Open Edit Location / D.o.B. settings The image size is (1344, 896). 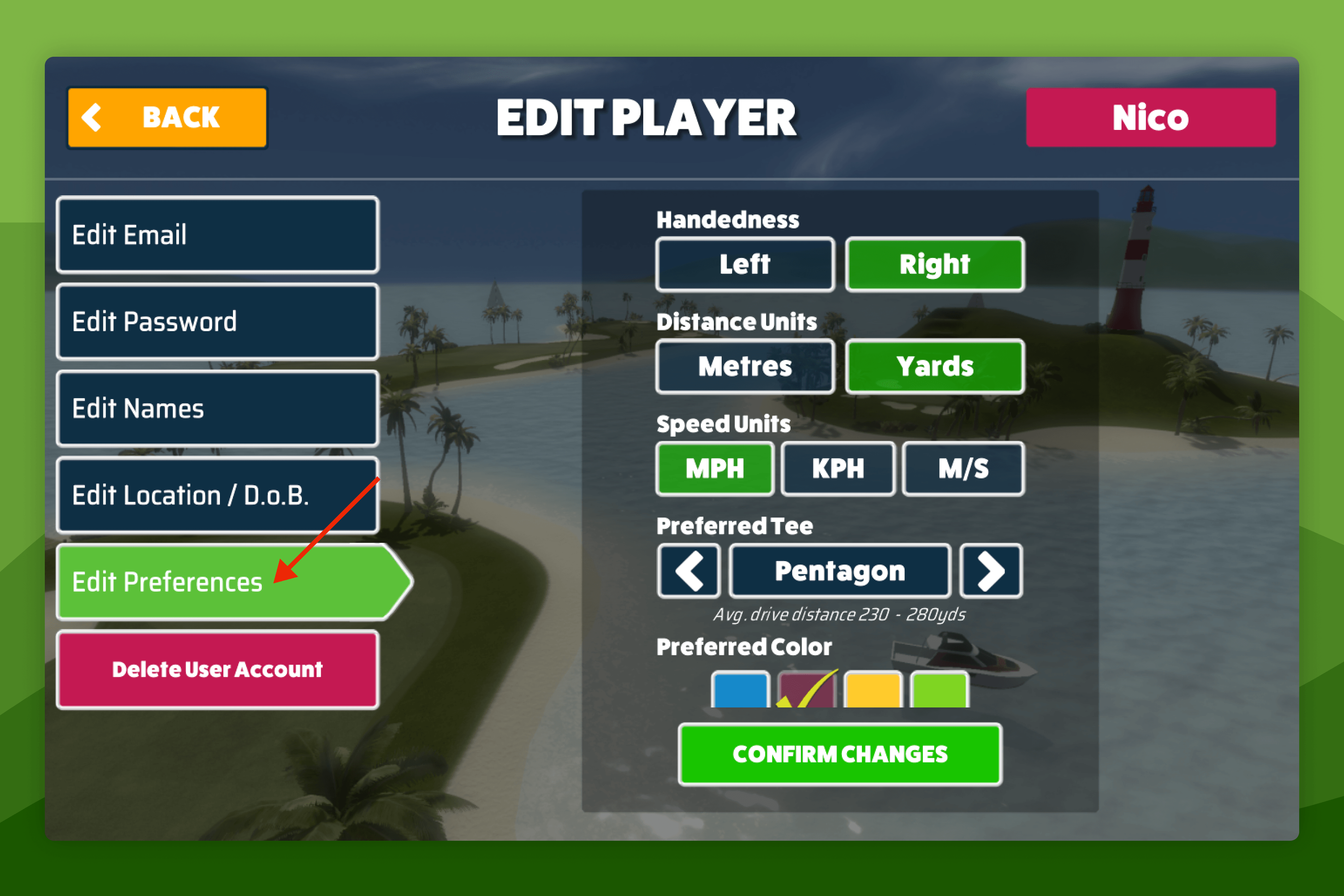(217, 495)
